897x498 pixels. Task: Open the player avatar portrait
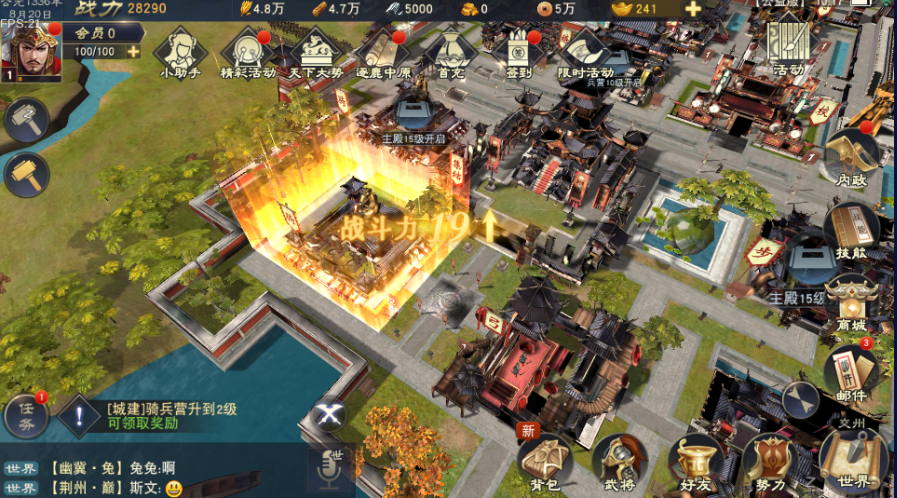coord(31,51)
